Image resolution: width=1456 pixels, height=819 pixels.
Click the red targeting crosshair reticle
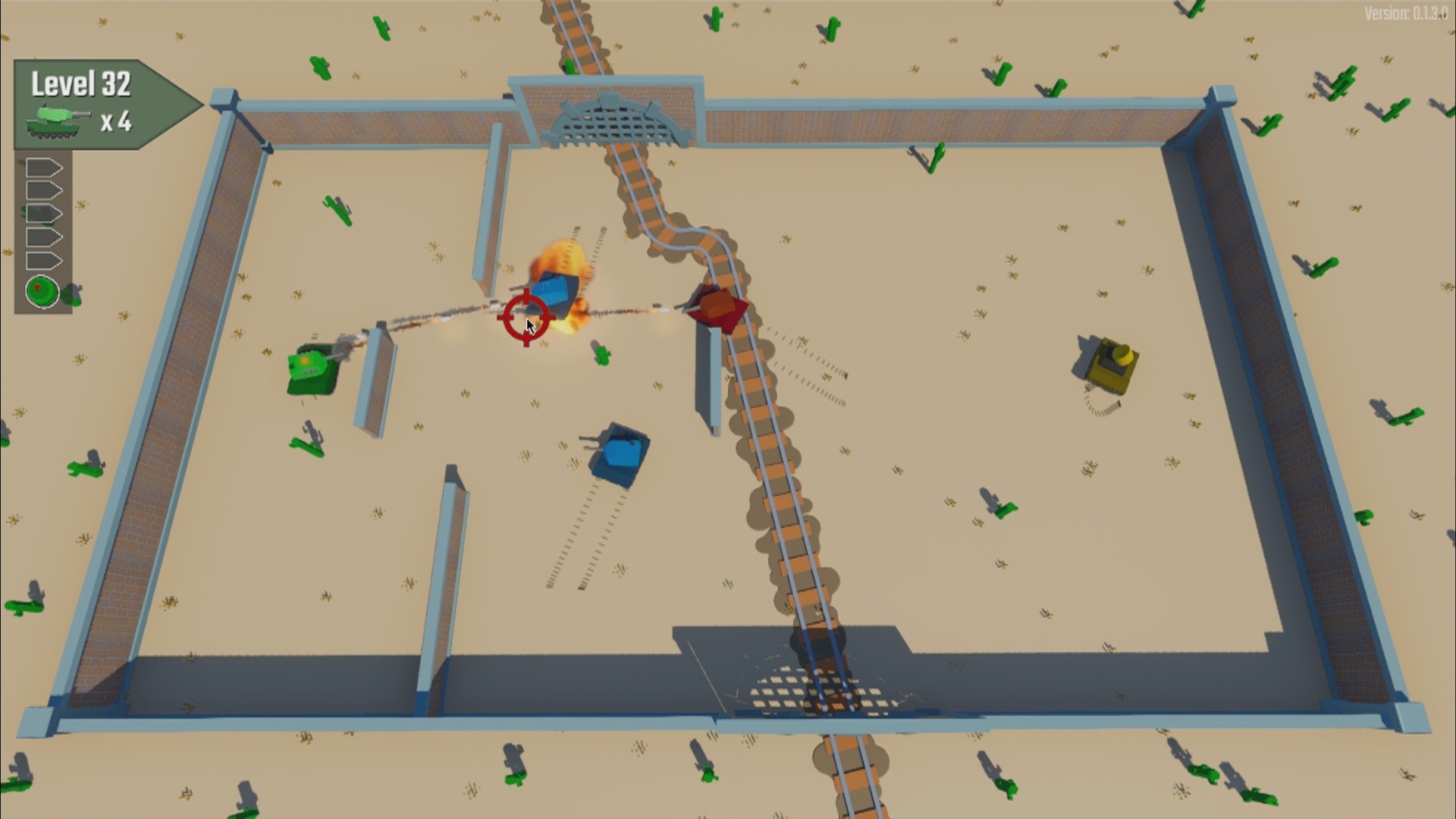pos(526,318)
